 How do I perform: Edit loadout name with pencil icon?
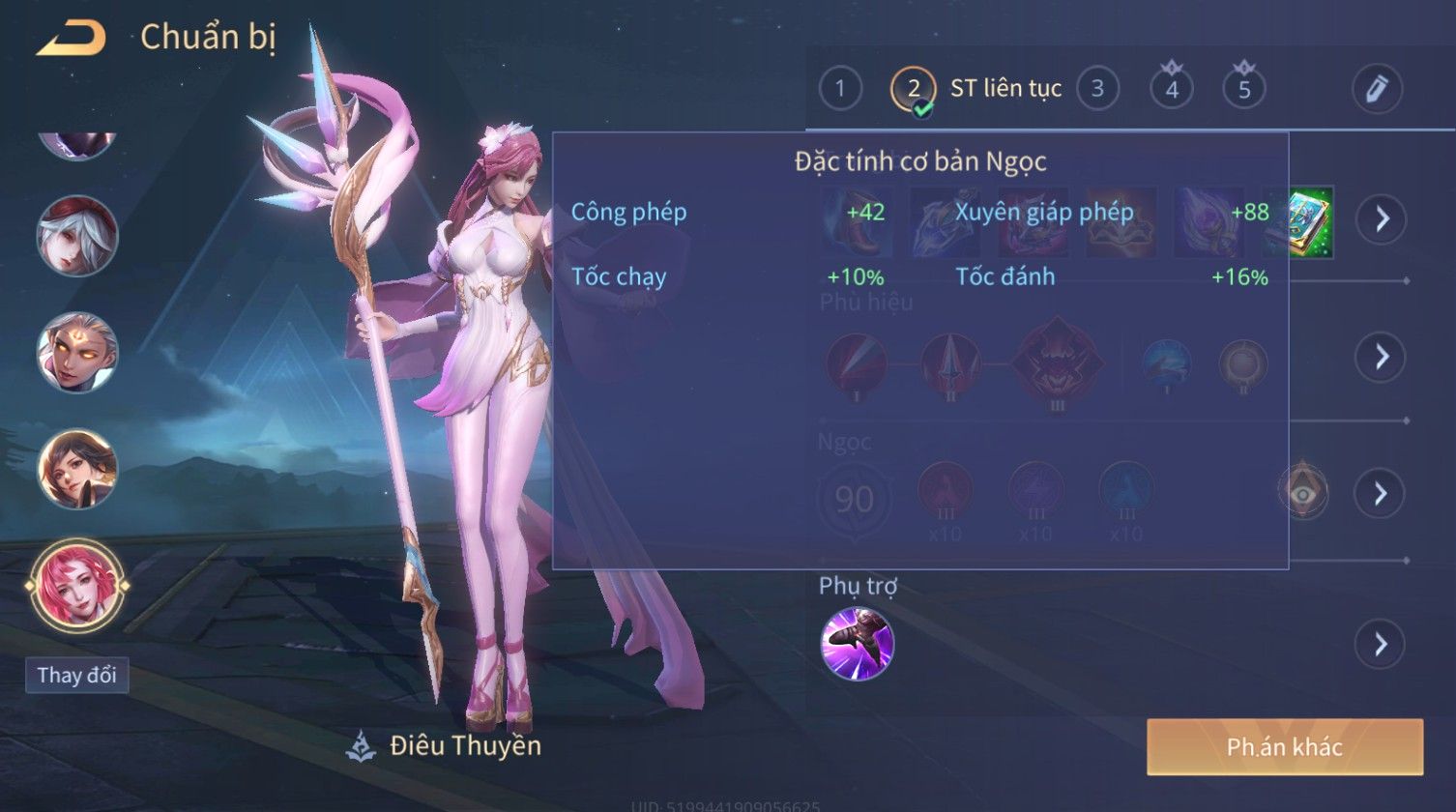[x=1377, y=89]
